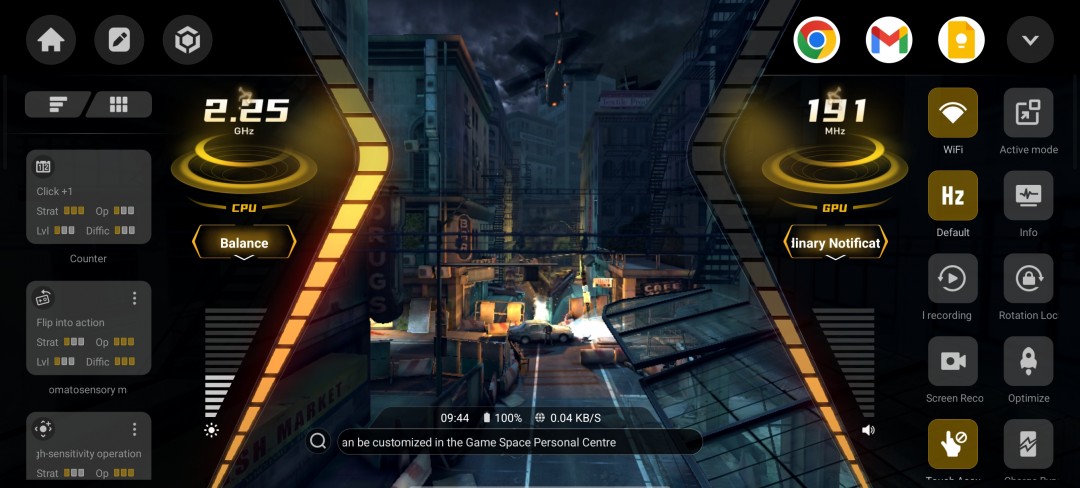Switch to the grid view tab
Viewport: 1080px width, 488px height.
click(x=119, y=104)
